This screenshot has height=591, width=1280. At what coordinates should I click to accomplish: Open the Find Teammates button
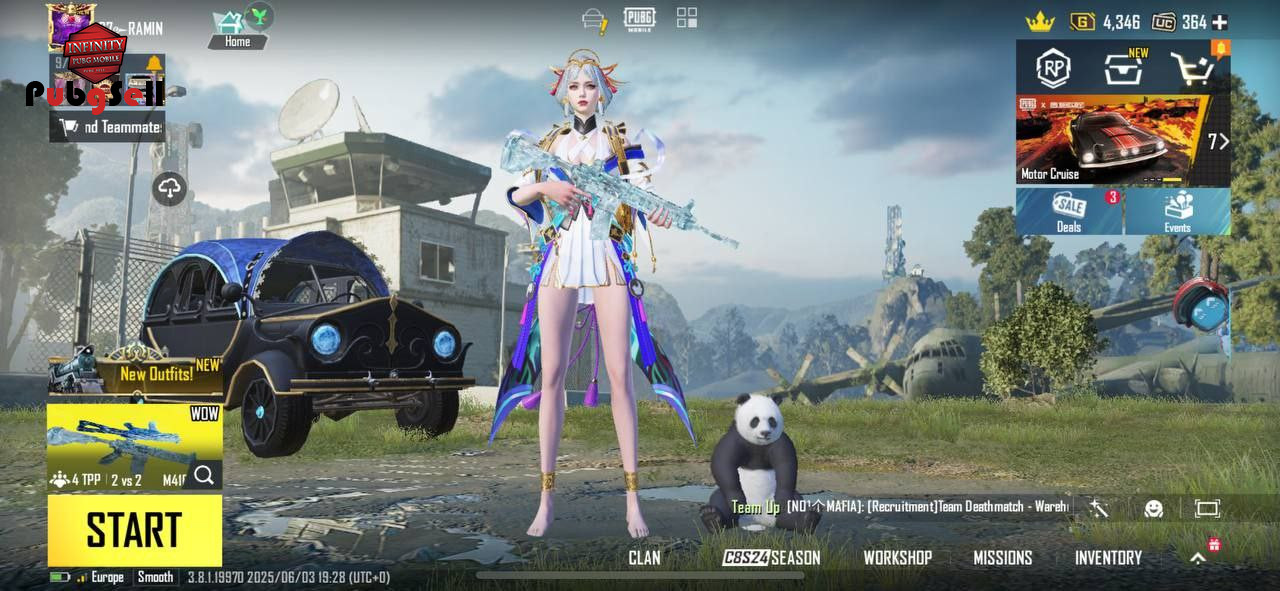pyautogui.click(x=108, y=127)
